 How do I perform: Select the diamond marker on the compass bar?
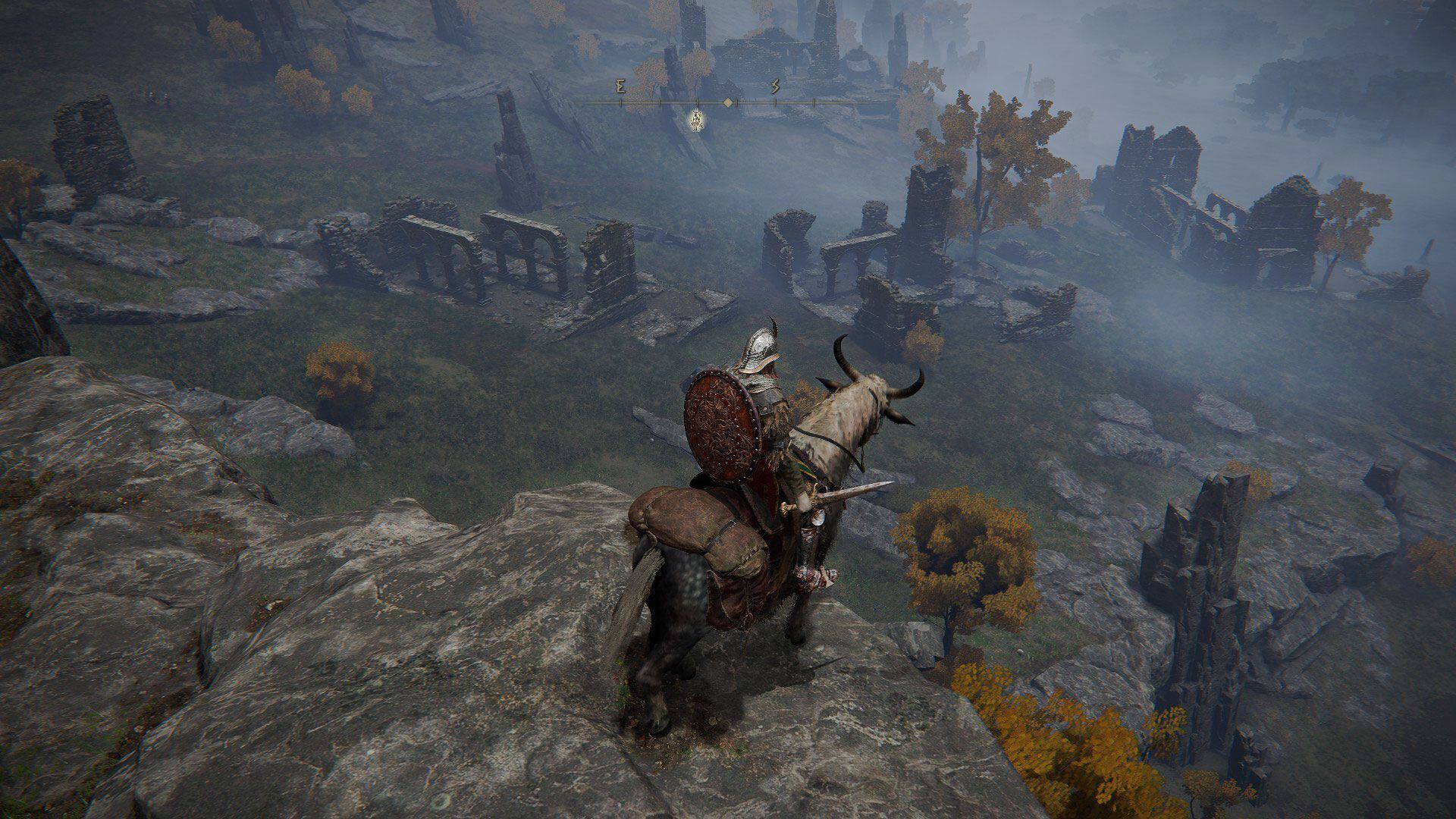pyautogui.click(x=728, y=102)
